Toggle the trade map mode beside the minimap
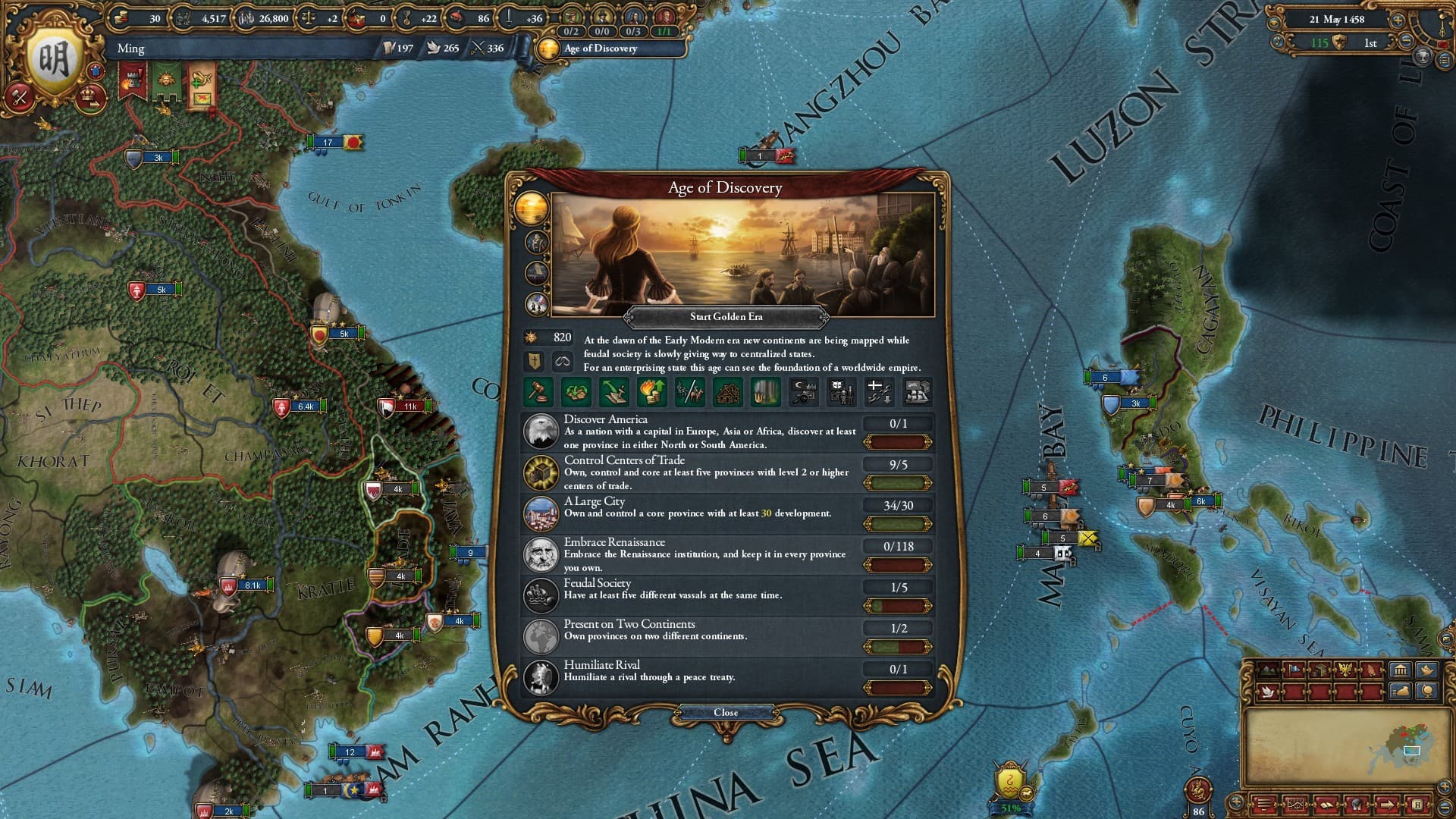 pyautogui.click(x=1319, y=670)
